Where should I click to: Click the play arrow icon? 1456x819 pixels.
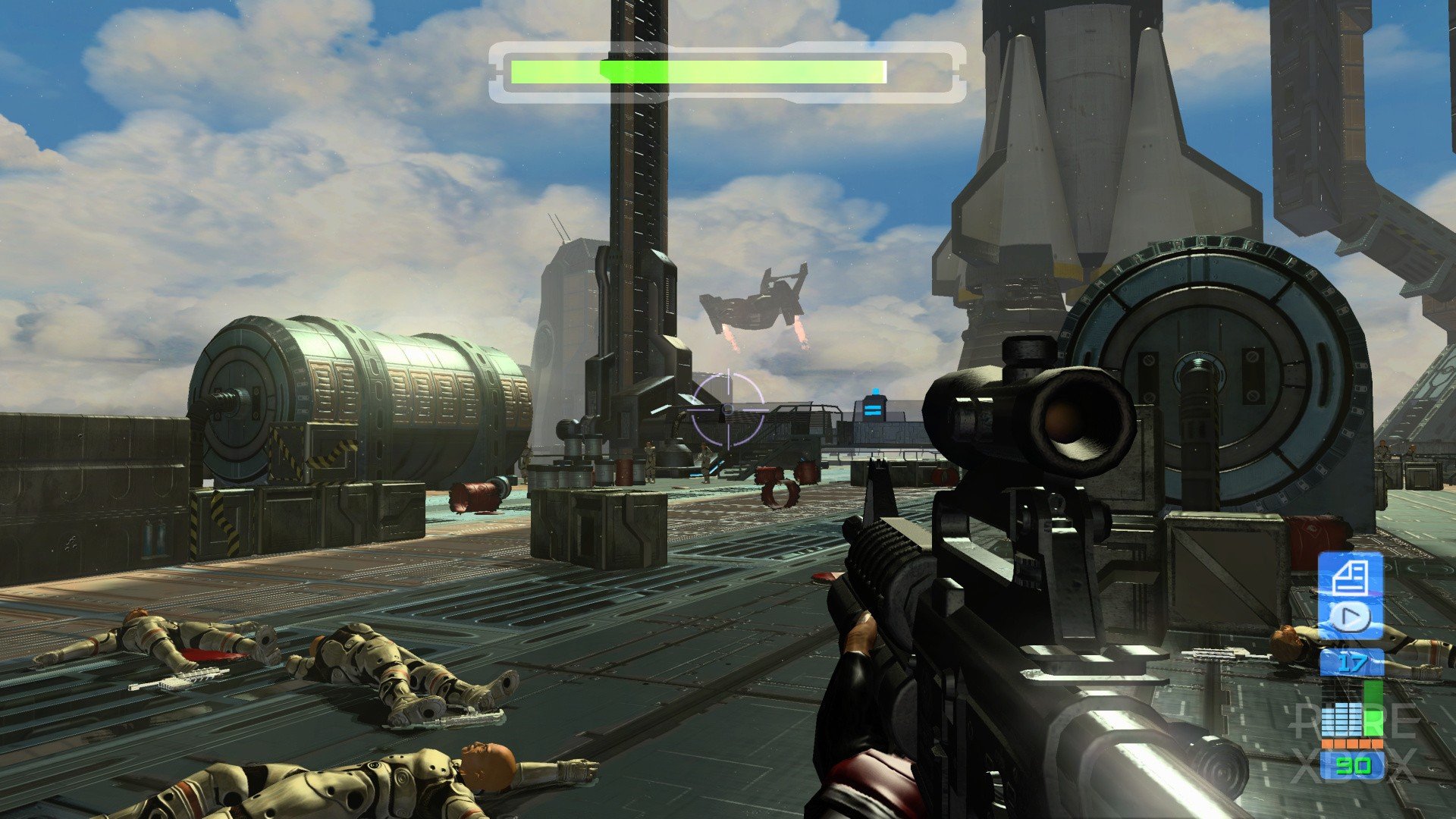tap(1349, 618)
